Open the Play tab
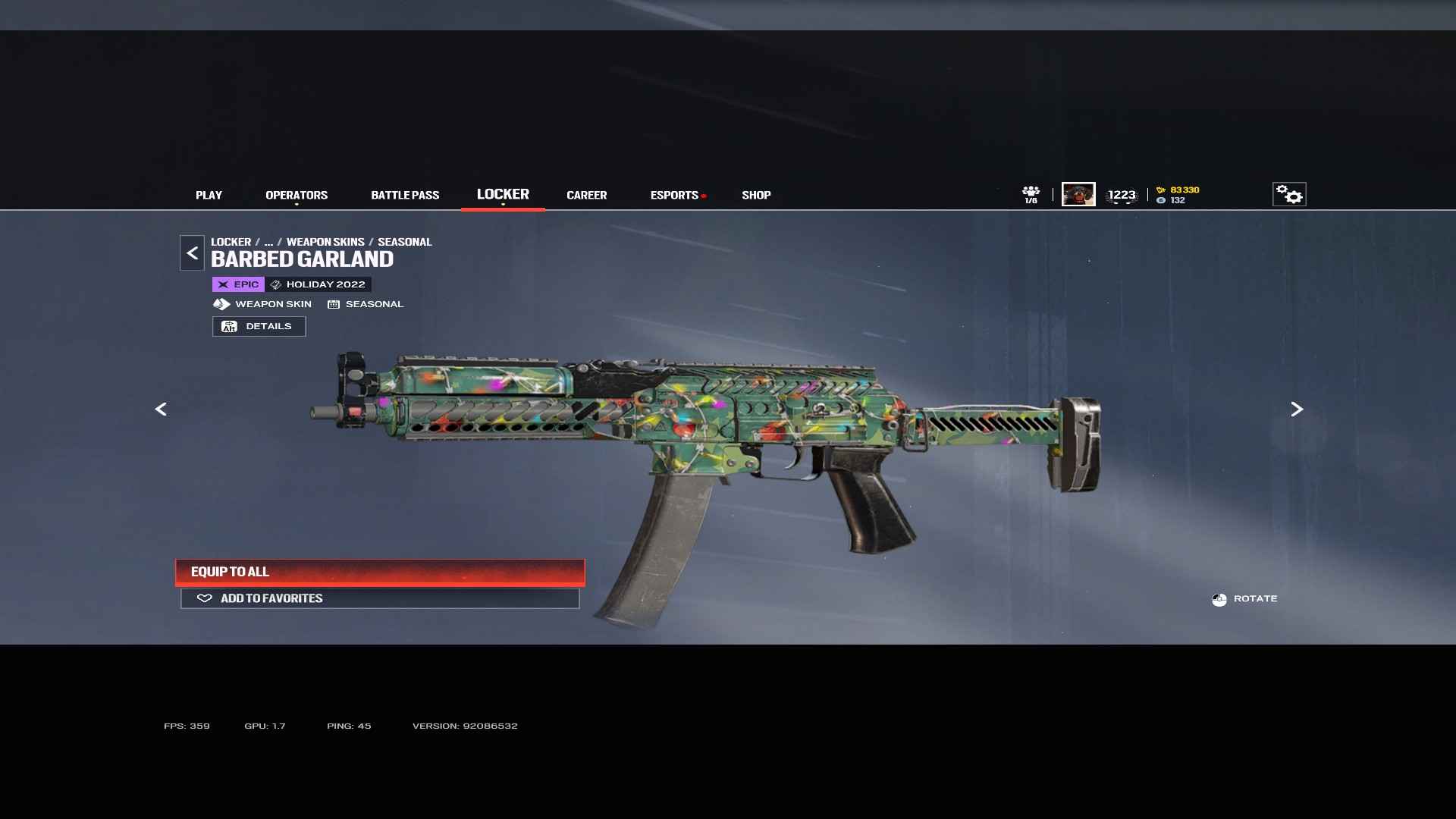Image resolution: width=1456 pixels, height=819 pixels. click(209, 195)
